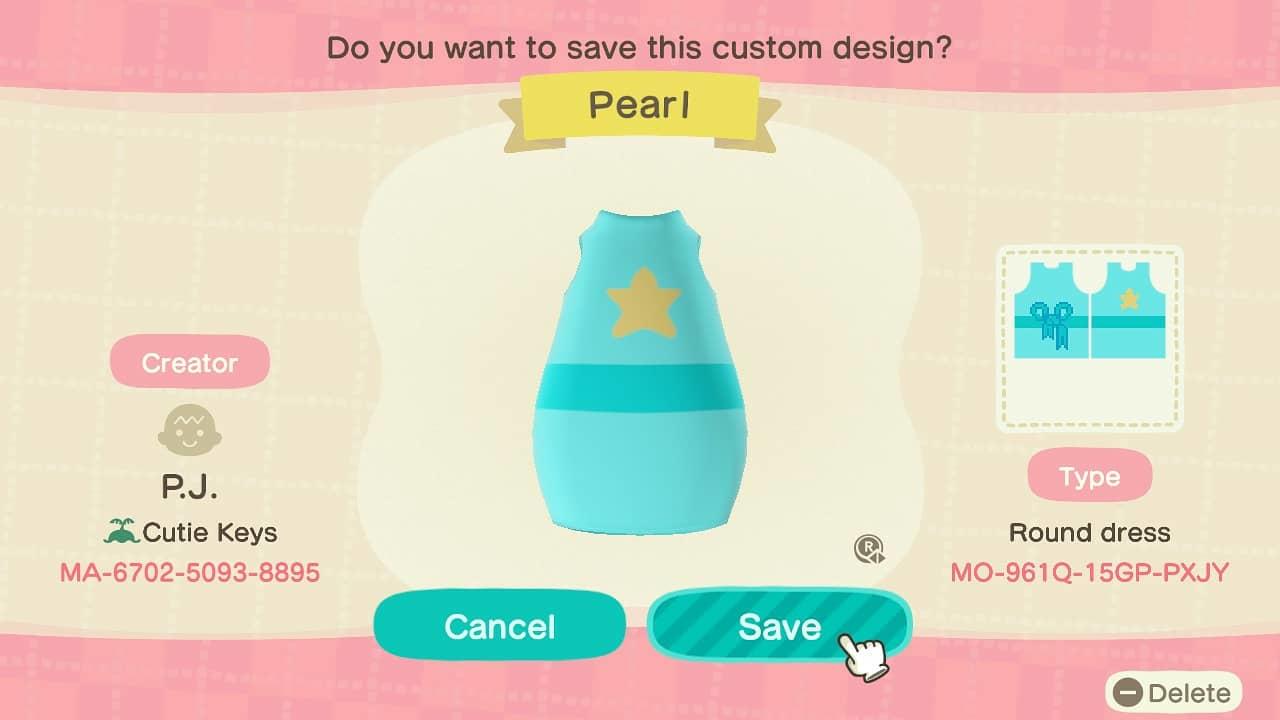Save the Pearl custom design
The height and width of the screenshot is (720, 1280).
[x=782, y=627]
